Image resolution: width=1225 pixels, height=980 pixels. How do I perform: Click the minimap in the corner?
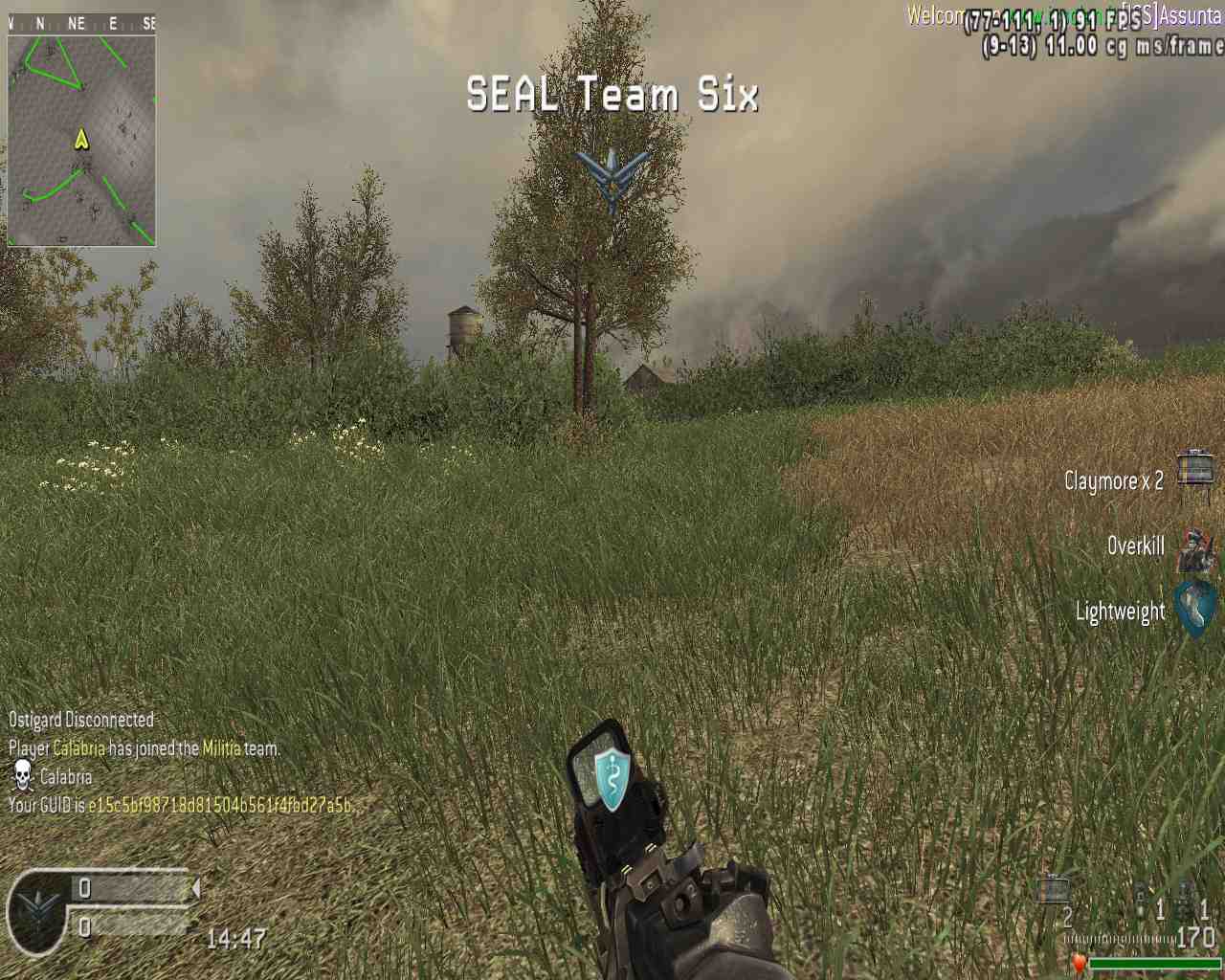pos(81,141)
